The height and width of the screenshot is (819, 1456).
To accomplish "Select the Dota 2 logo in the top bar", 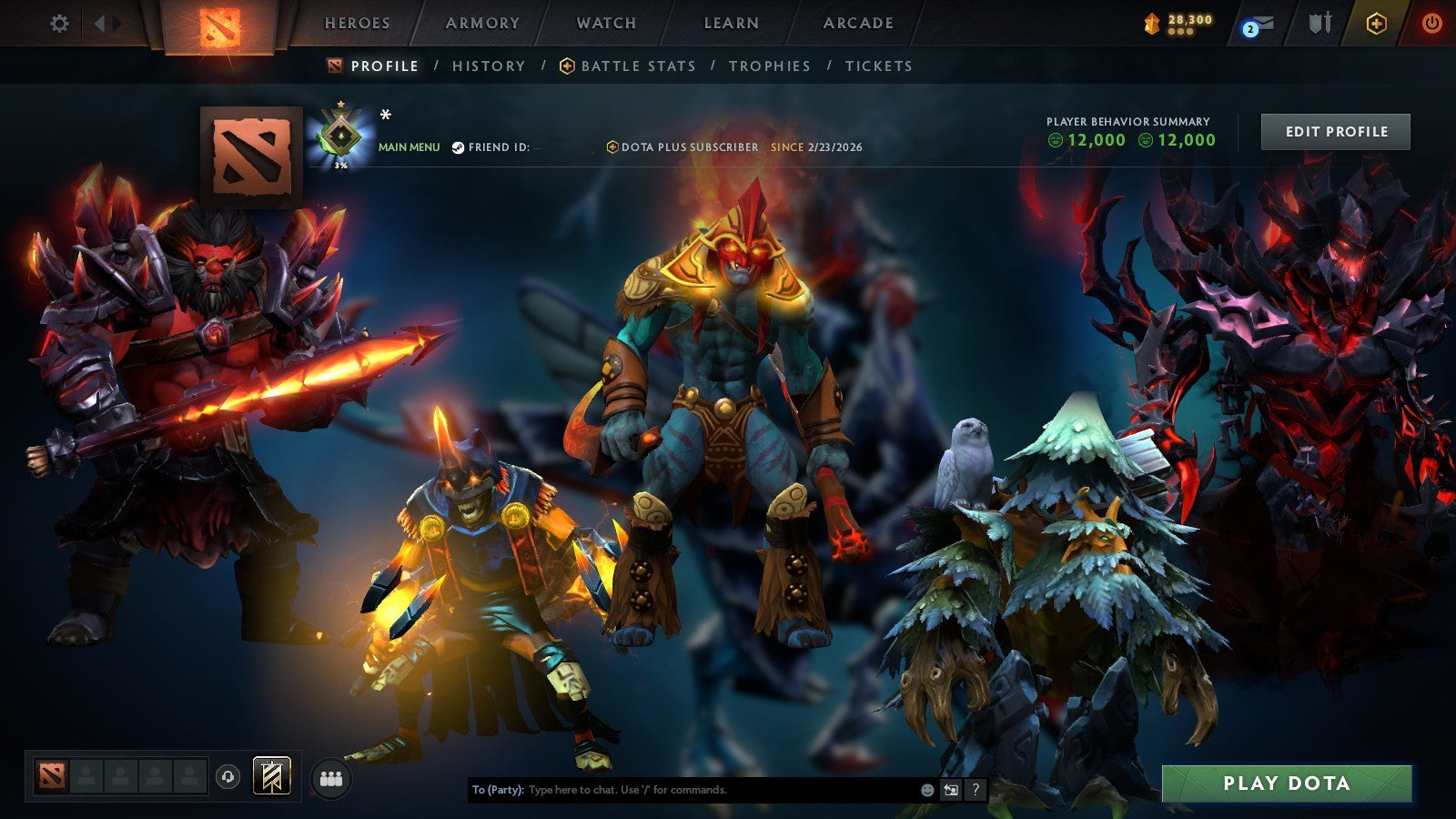I will [x=218, y=25].
